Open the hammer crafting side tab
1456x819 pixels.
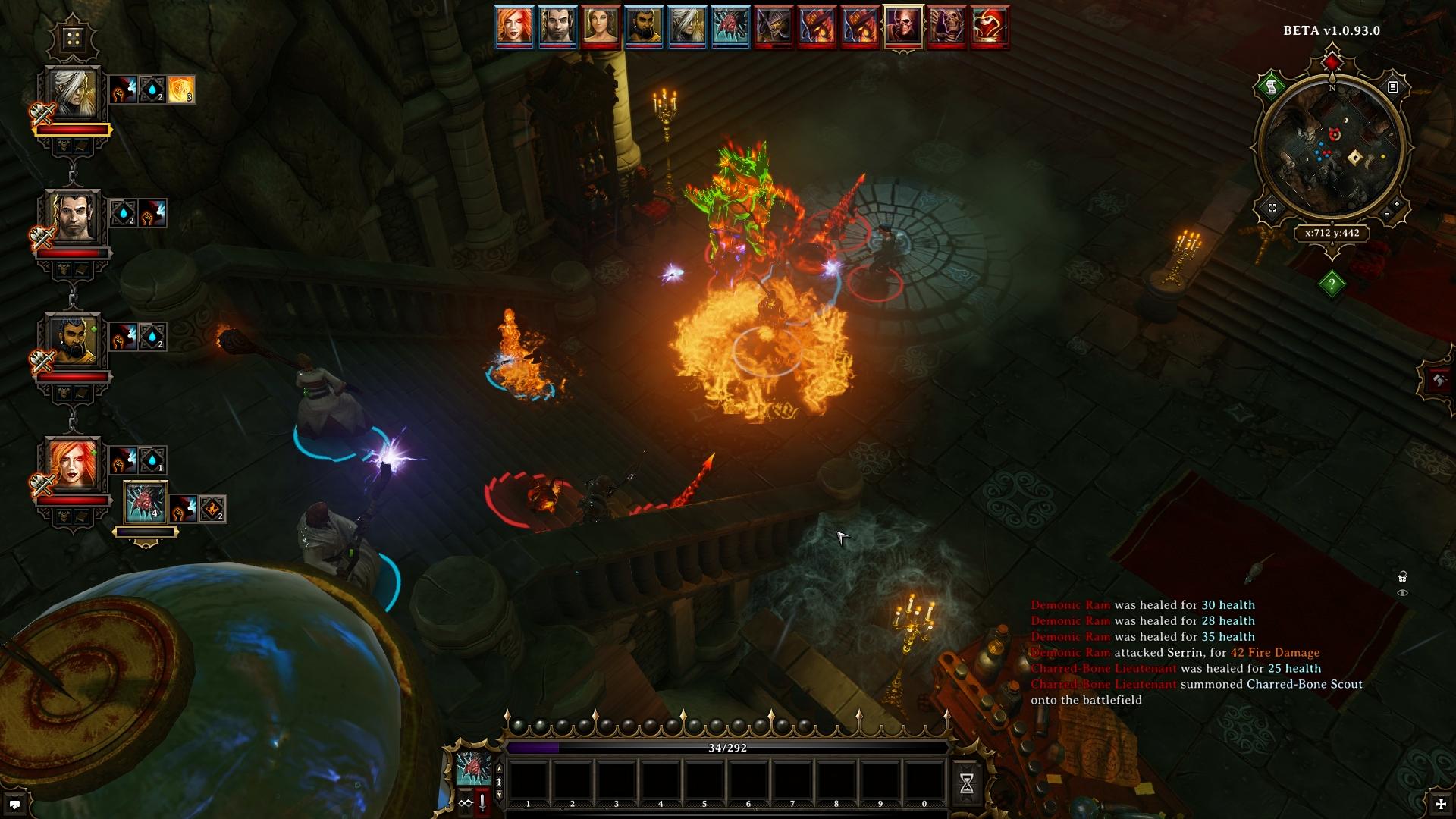(x=1439, y=379)
